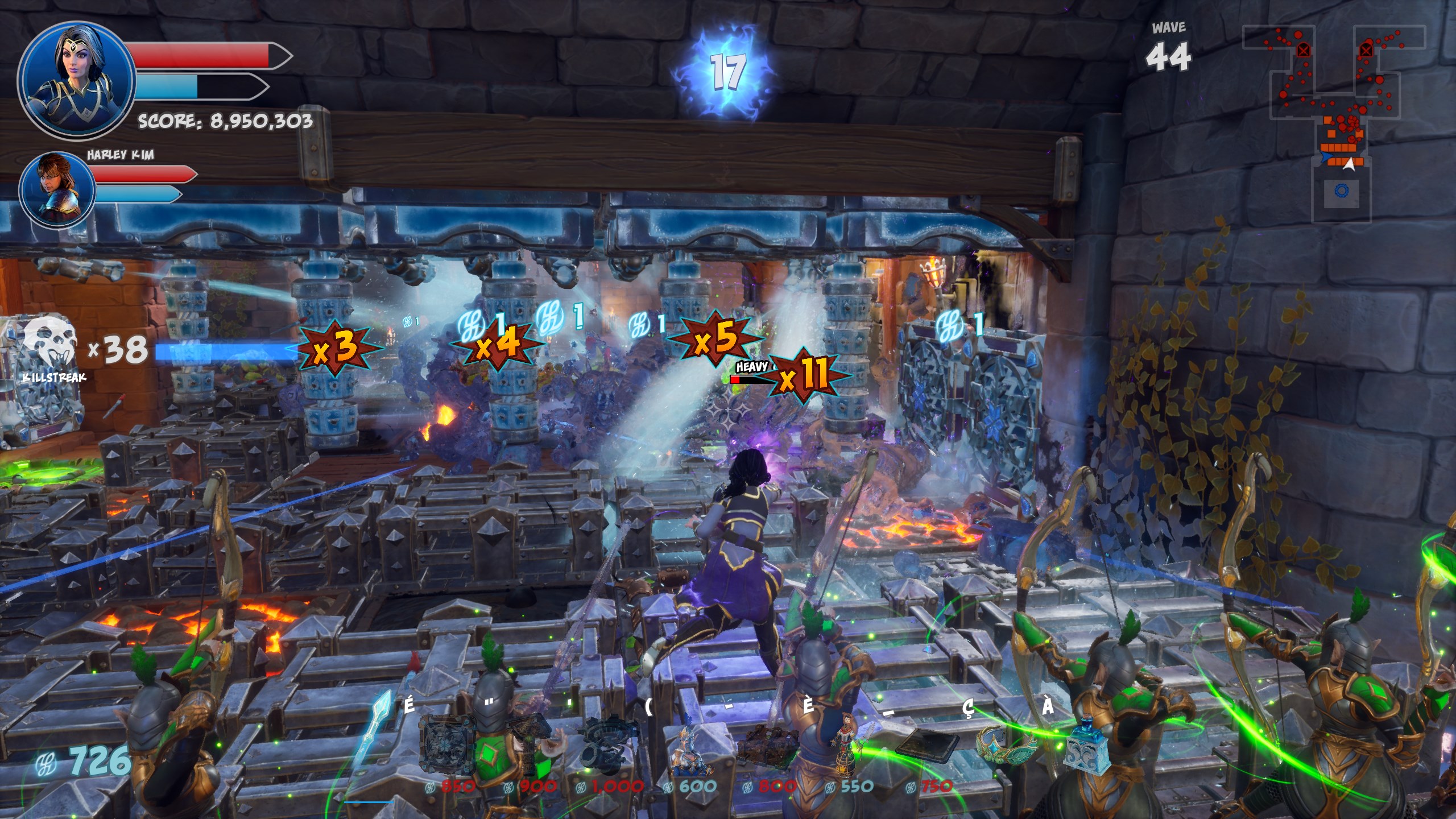Click the blue rift marker on minimap
The width and height of the screenshot is (1456, 819).
(x=1342, y=191)
